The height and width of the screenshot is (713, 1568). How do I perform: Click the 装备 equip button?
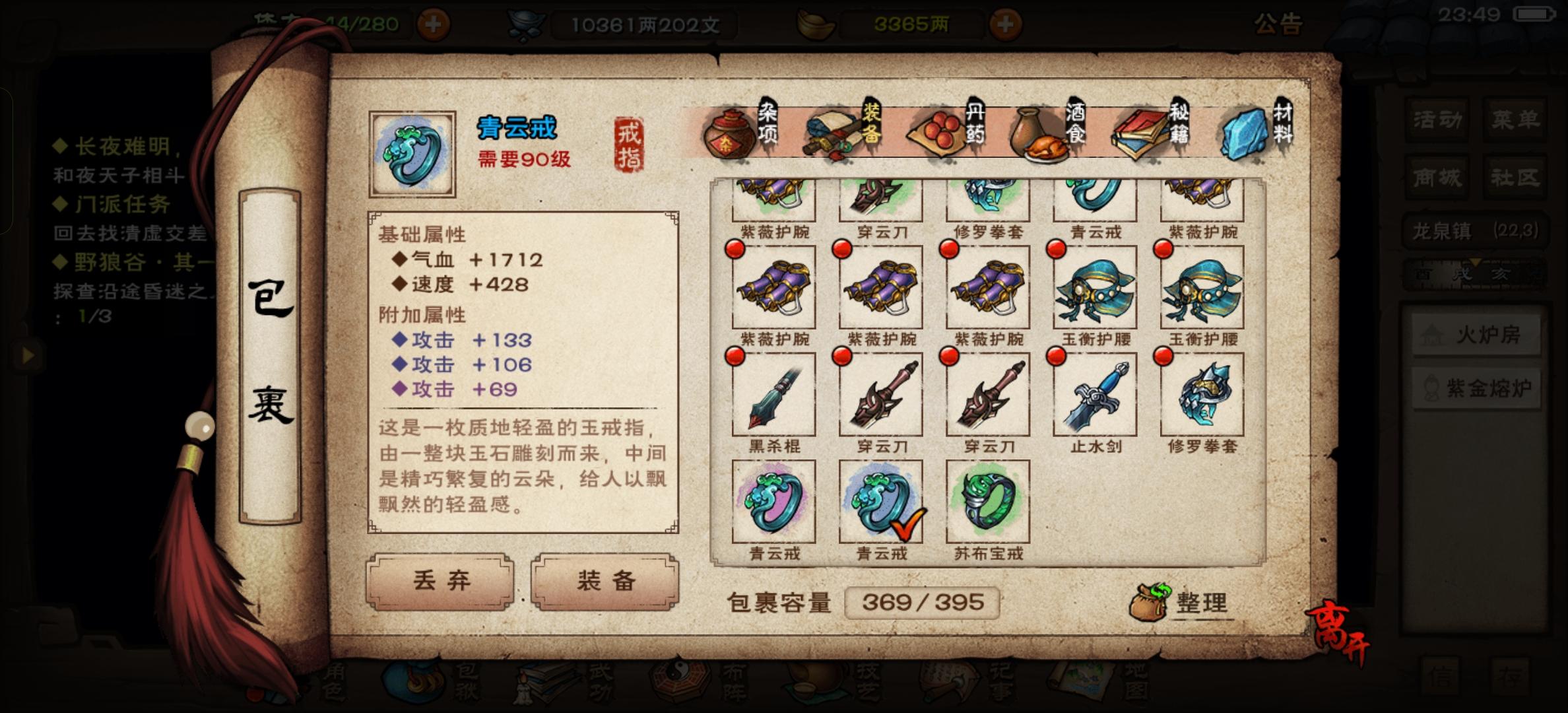[x=605, y=582]
